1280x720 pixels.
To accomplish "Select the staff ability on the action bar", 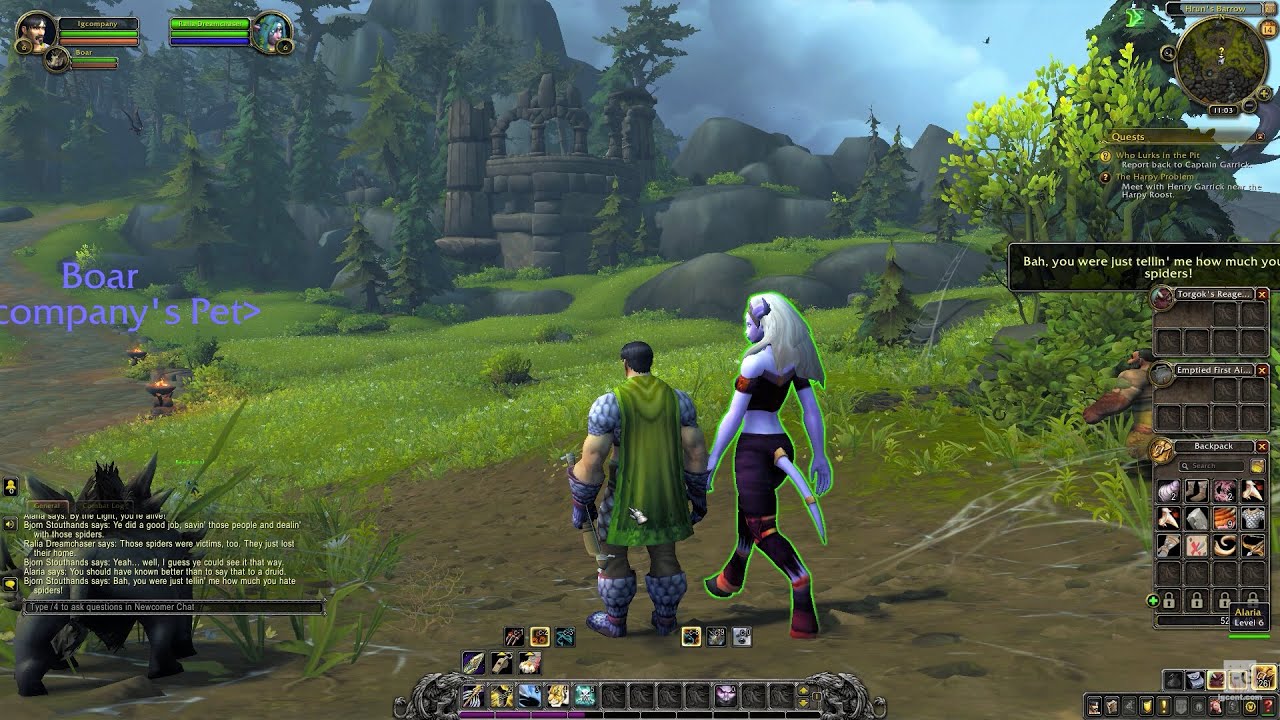I will point(472,695).
